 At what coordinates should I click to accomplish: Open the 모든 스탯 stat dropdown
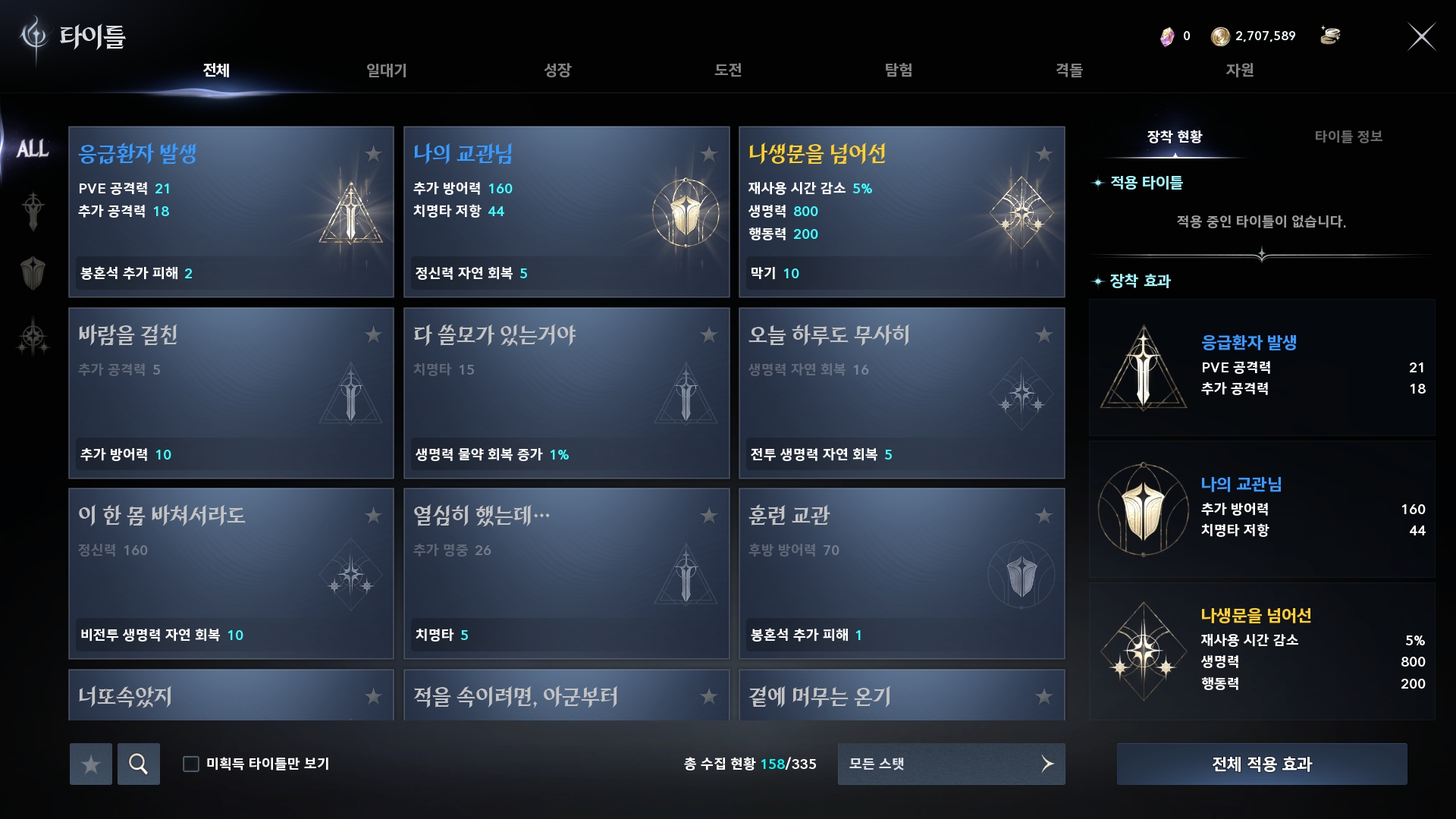(x=950, y=764)
